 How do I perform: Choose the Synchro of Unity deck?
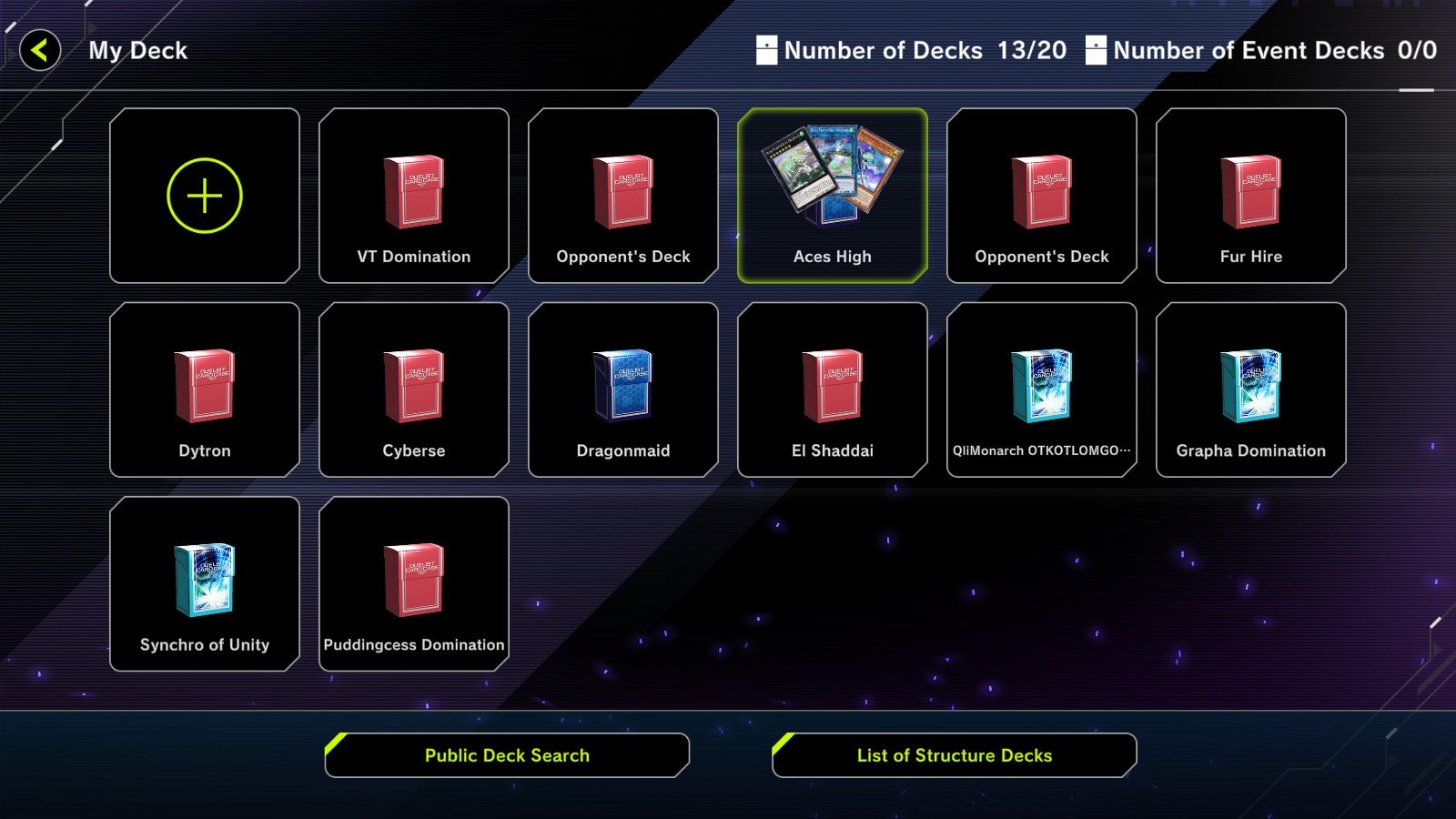pyautogui.click(x=205, y=583)
